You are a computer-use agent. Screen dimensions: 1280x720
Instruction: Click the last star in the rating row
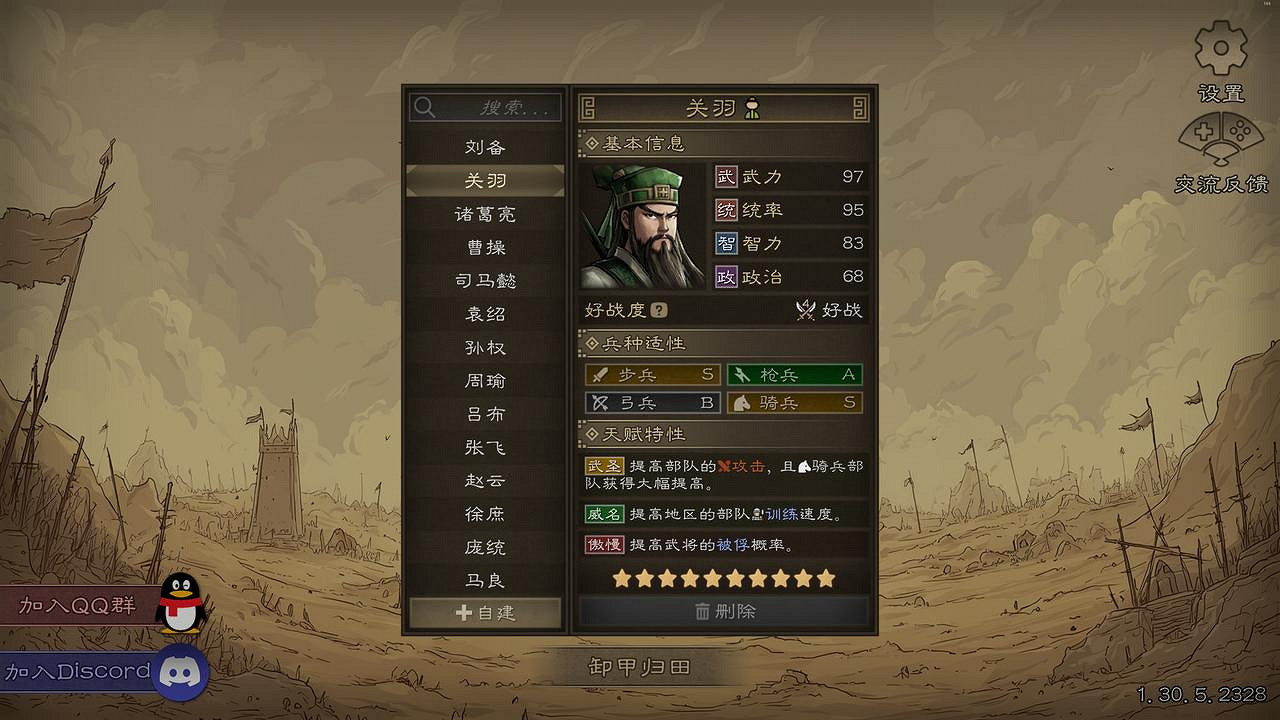tap(824, 578)
